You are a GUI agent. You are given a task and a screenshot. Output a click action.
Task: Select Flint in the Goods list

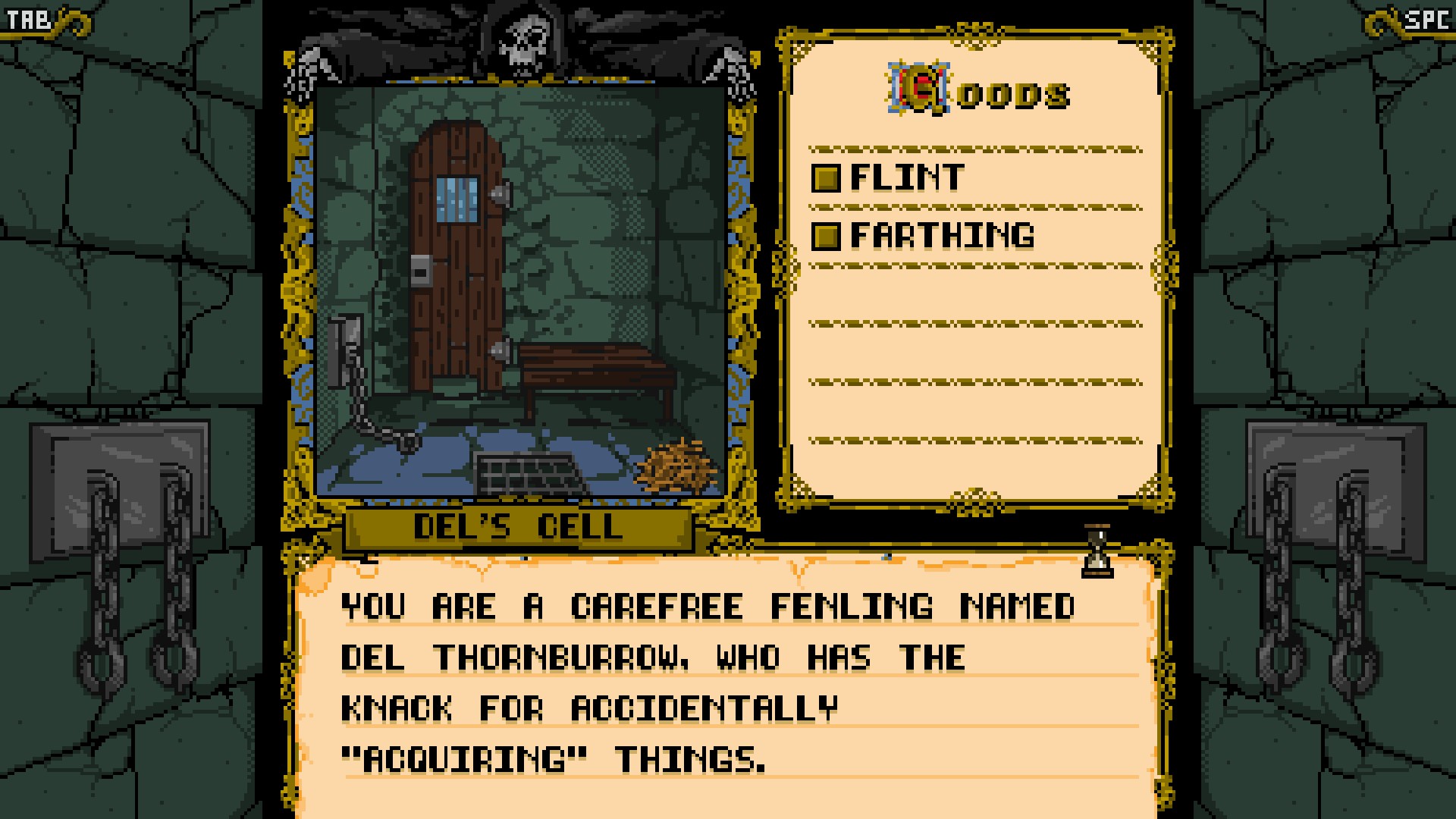(906, 177)
